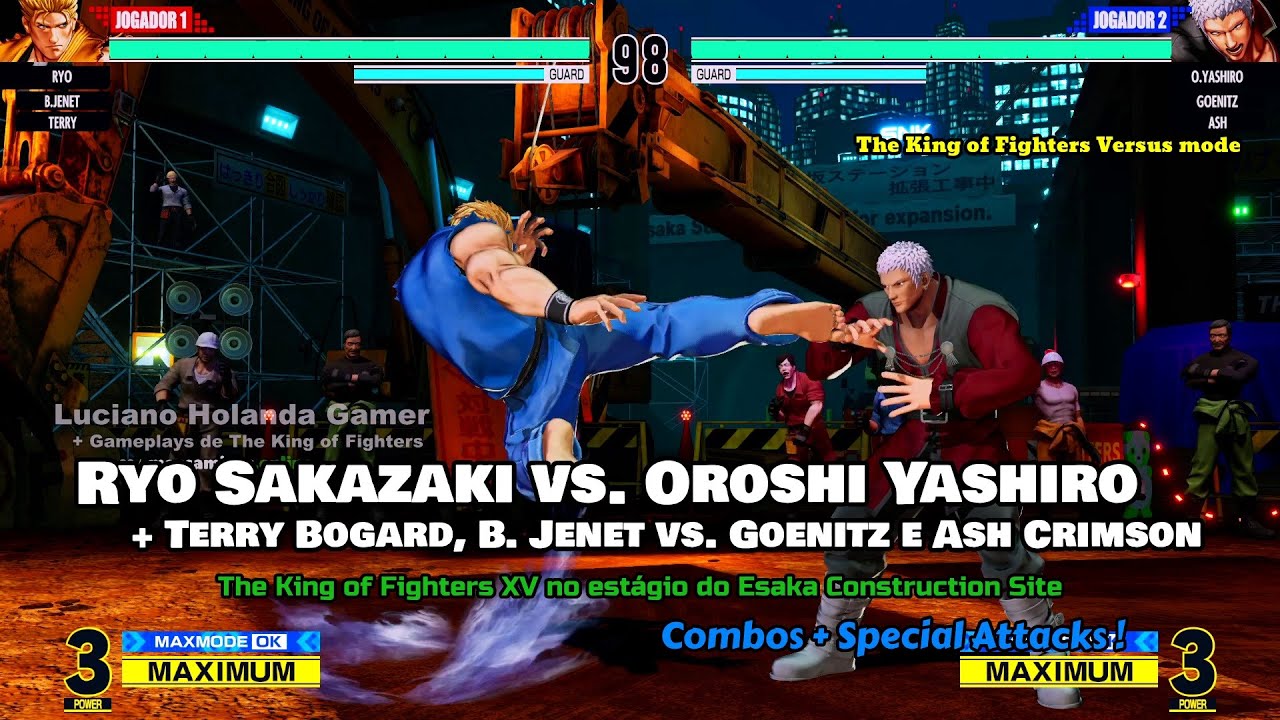Select GOENITZ in Player 2's team list
The height and width of the screenshot is (720, 1280).
1217,101
